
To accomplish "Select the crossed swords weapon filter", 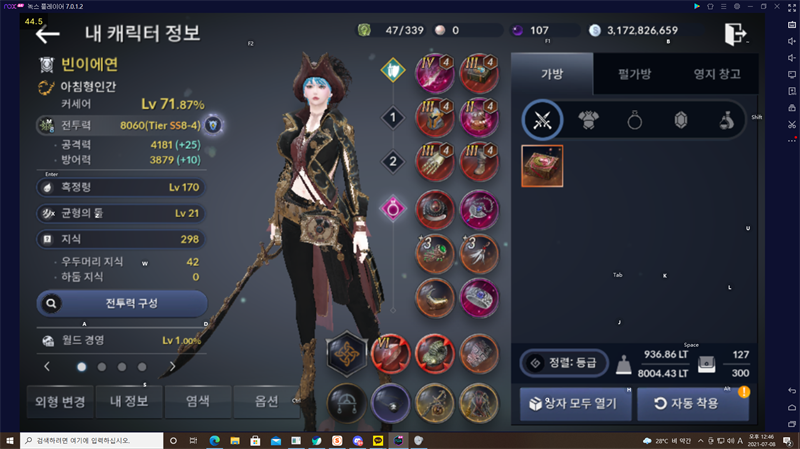I will [542, 121].
